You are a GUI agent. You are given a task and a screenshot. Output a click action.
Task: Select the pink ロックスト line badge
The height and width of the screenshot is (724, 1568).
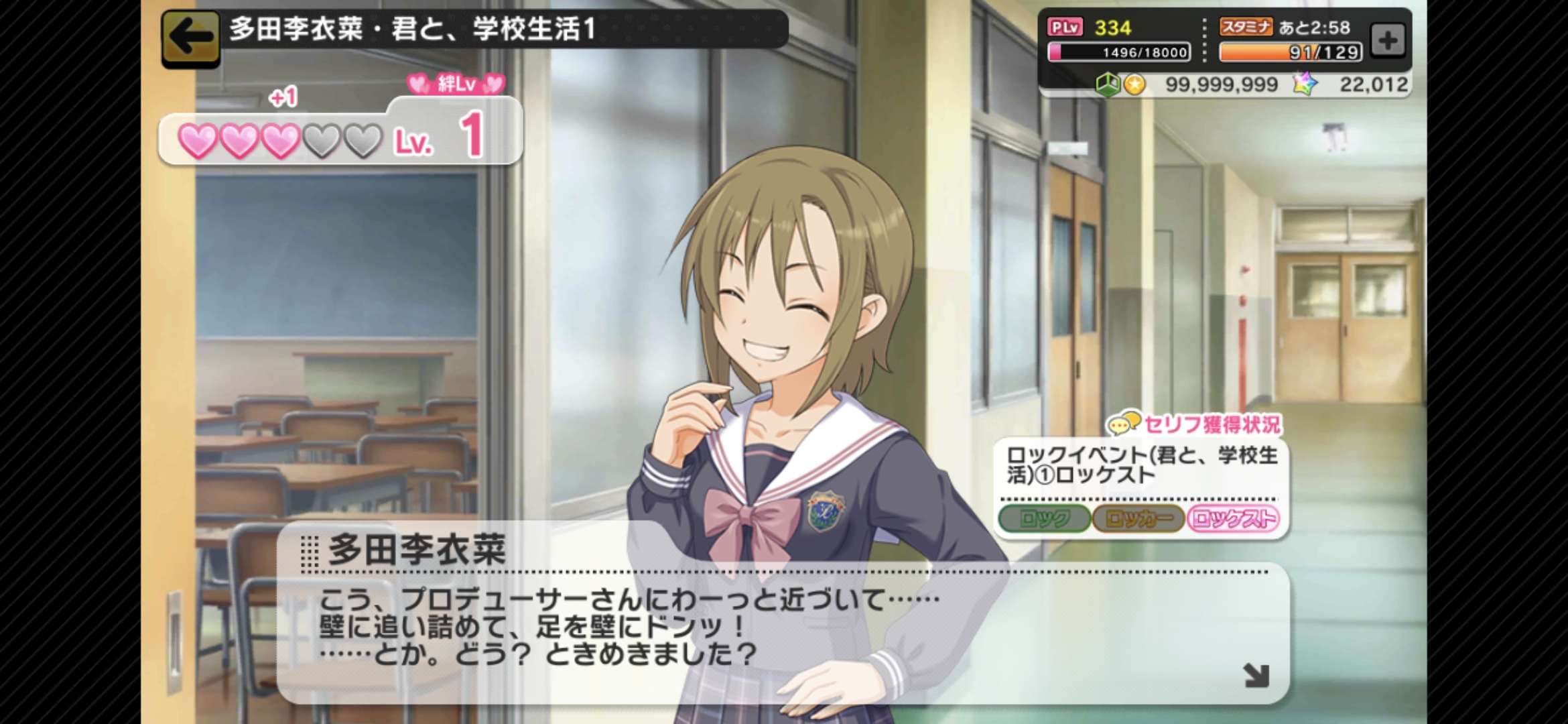coord(1233,519)
